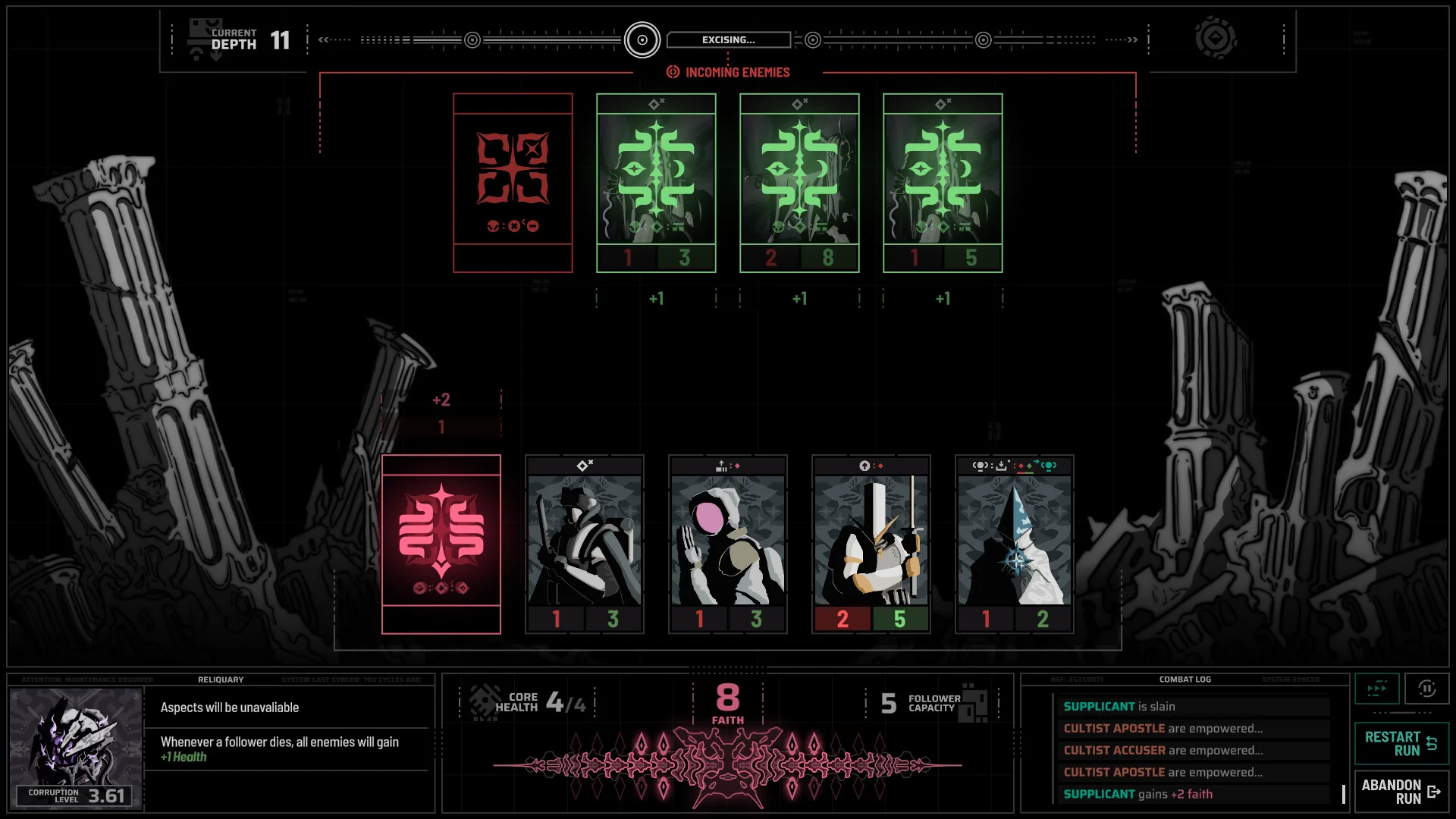Select the glowing pink sigil card
Viewport: 1456px width, 819px height.
pos(441,544)
